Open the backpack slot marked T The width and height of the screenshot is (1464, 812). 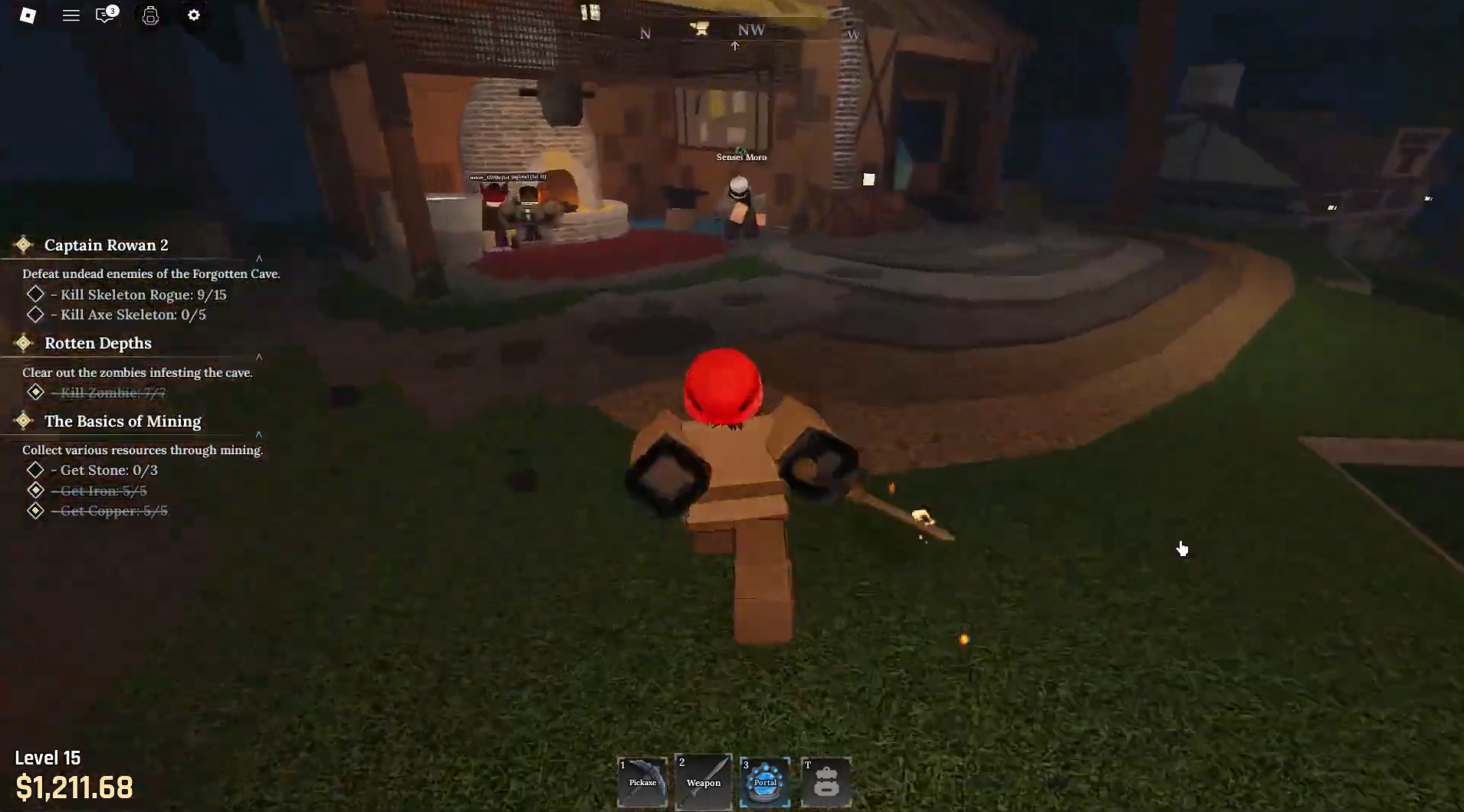(826, 782)
